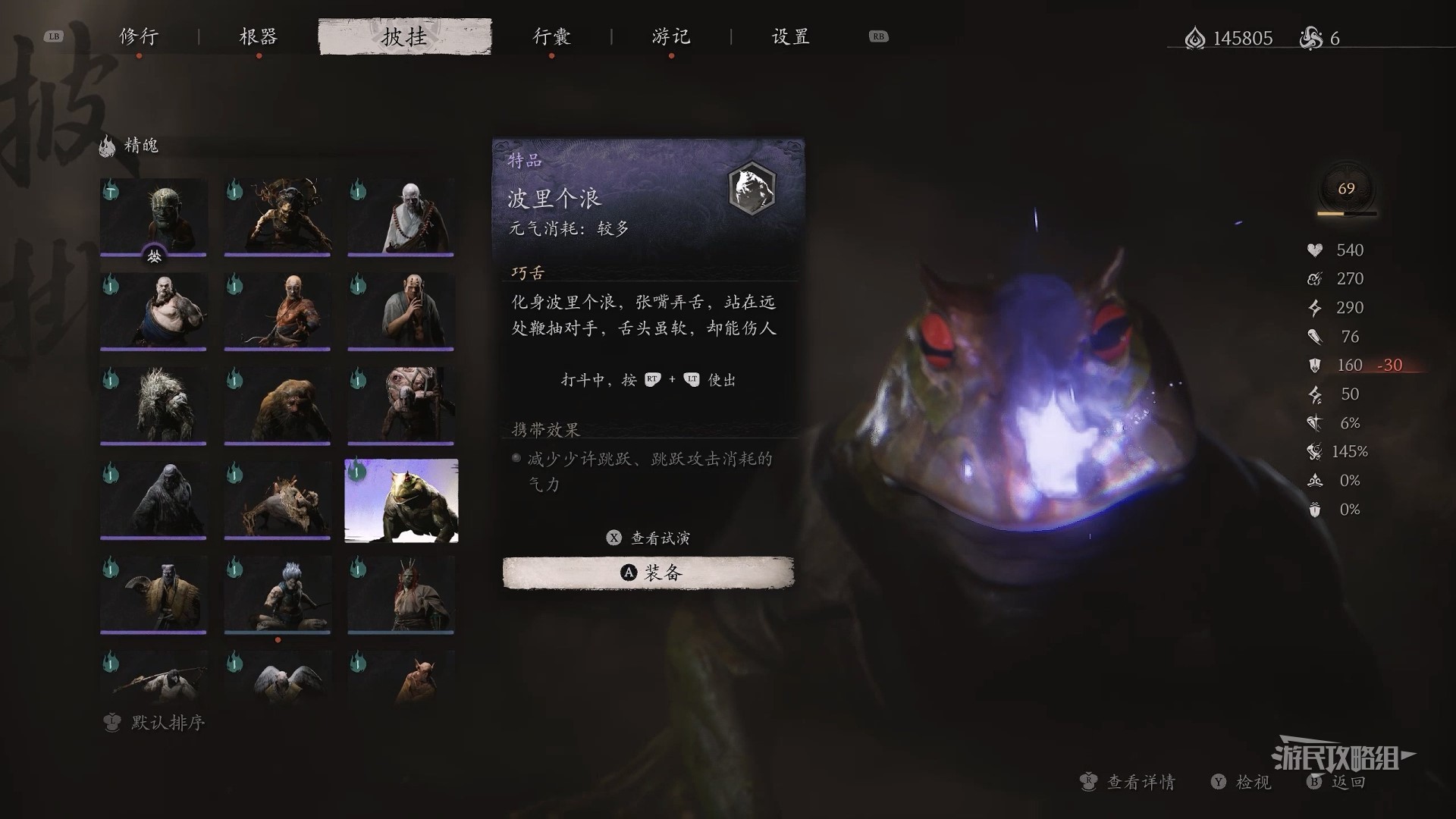The width and height of the screenshot is (1456, 819).
Task: Choose the white-robed monk with prayer beads
Action: (x=400, y=217)
